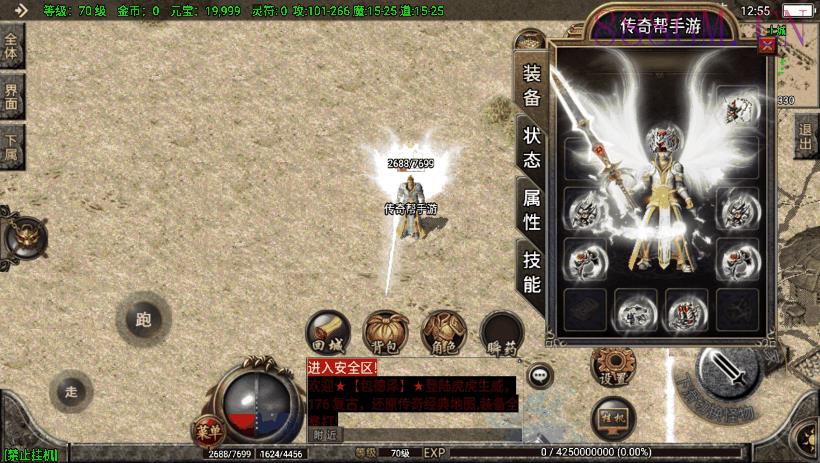Image resolution: width=820 pixels, height=463 pixels.
Task: Open the chat speech bubble button
Action: click(x=540, y=376)
